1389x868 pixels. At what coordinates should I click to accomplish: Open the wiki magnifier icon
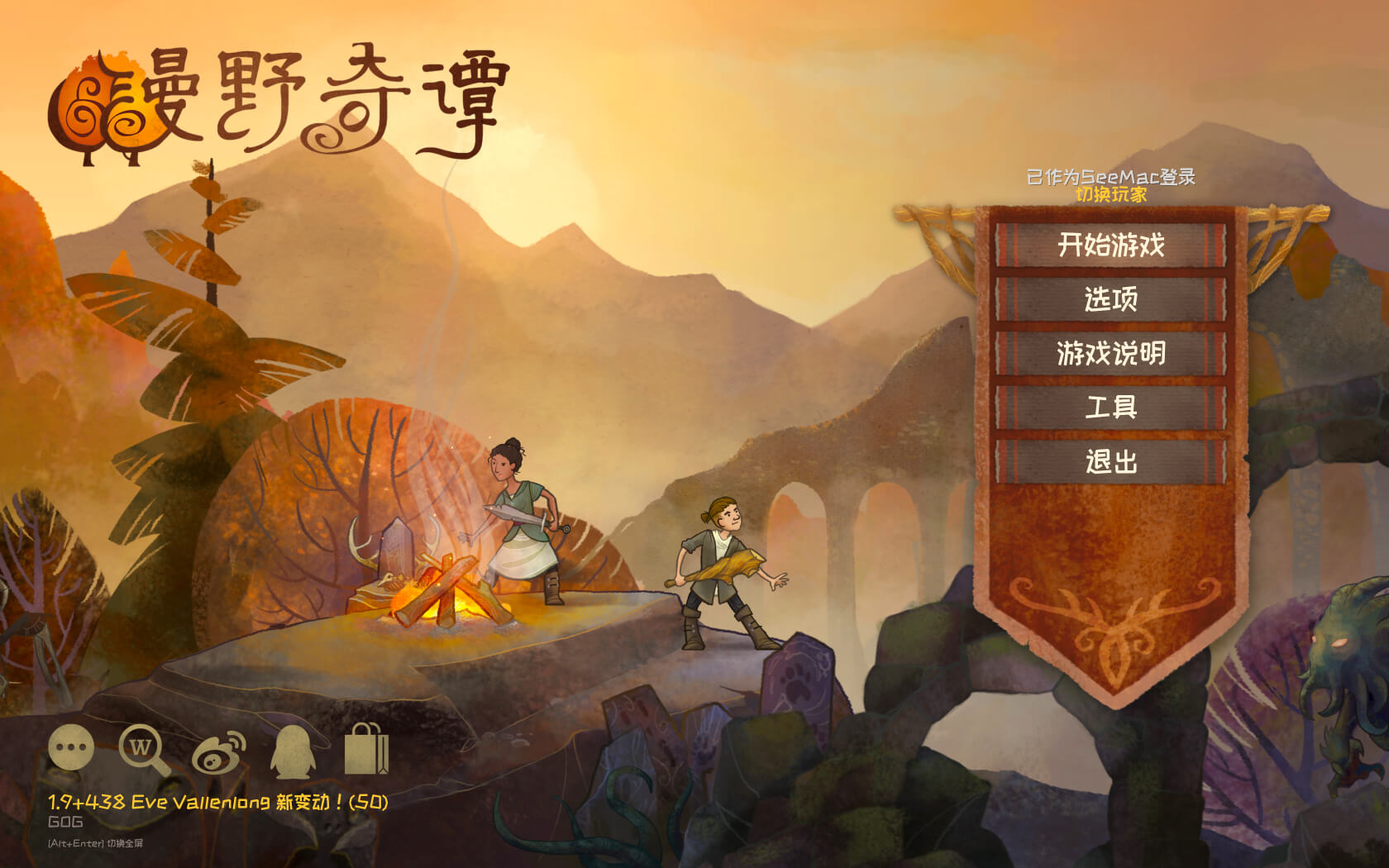click(x=143, y=750)
